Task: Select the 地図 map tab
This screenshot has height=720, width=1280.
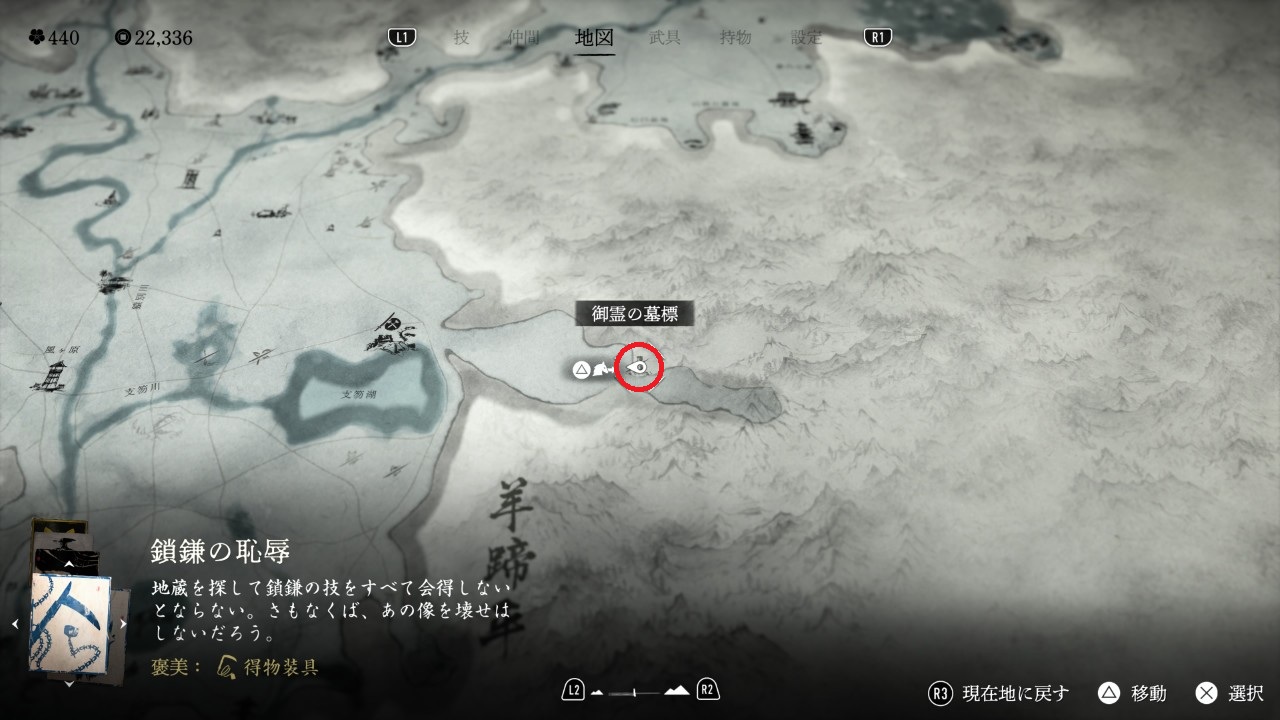Action: 595,38
